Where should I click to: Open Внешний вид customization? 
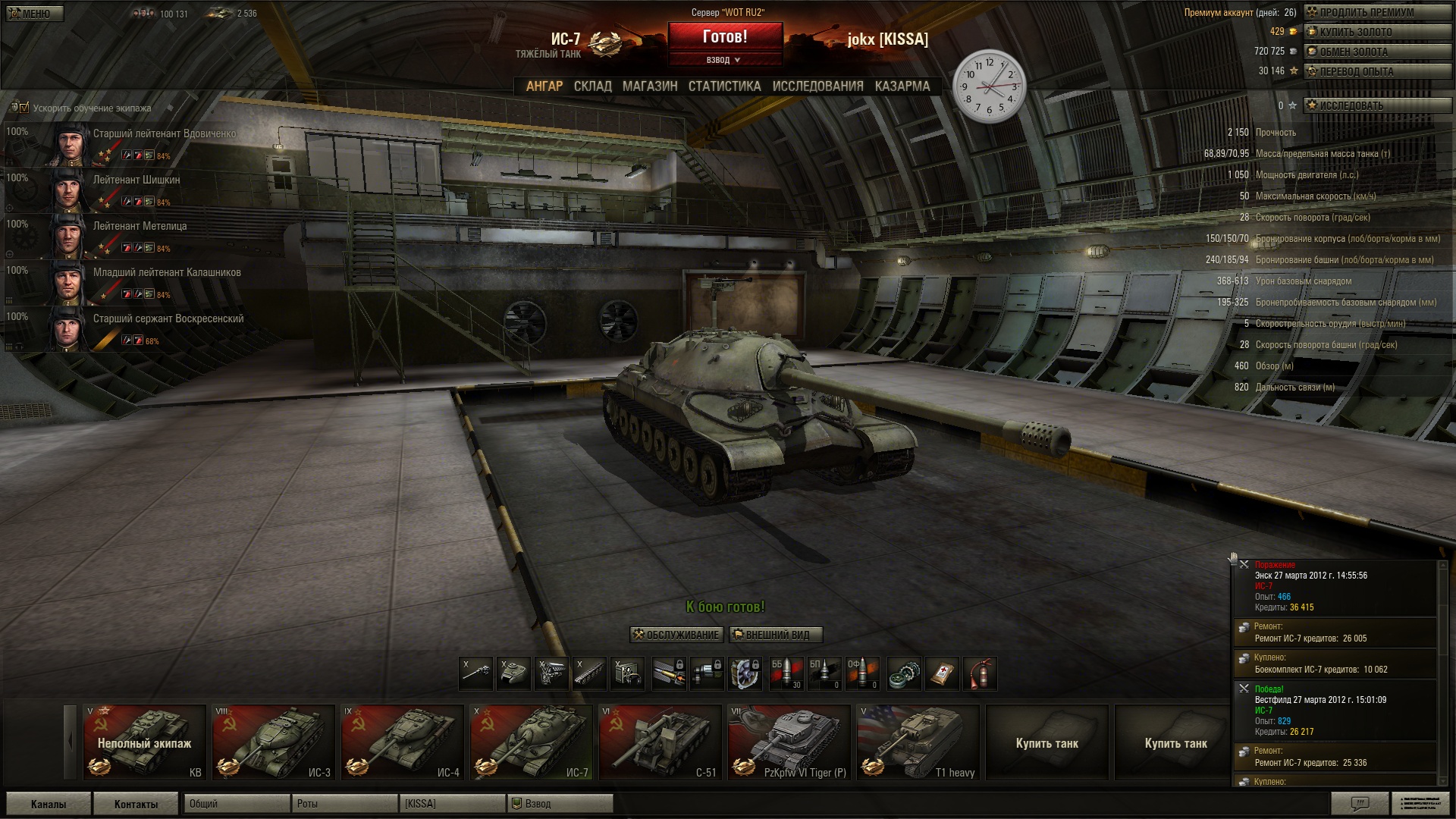pyautogui.click(x=775, y=635)
